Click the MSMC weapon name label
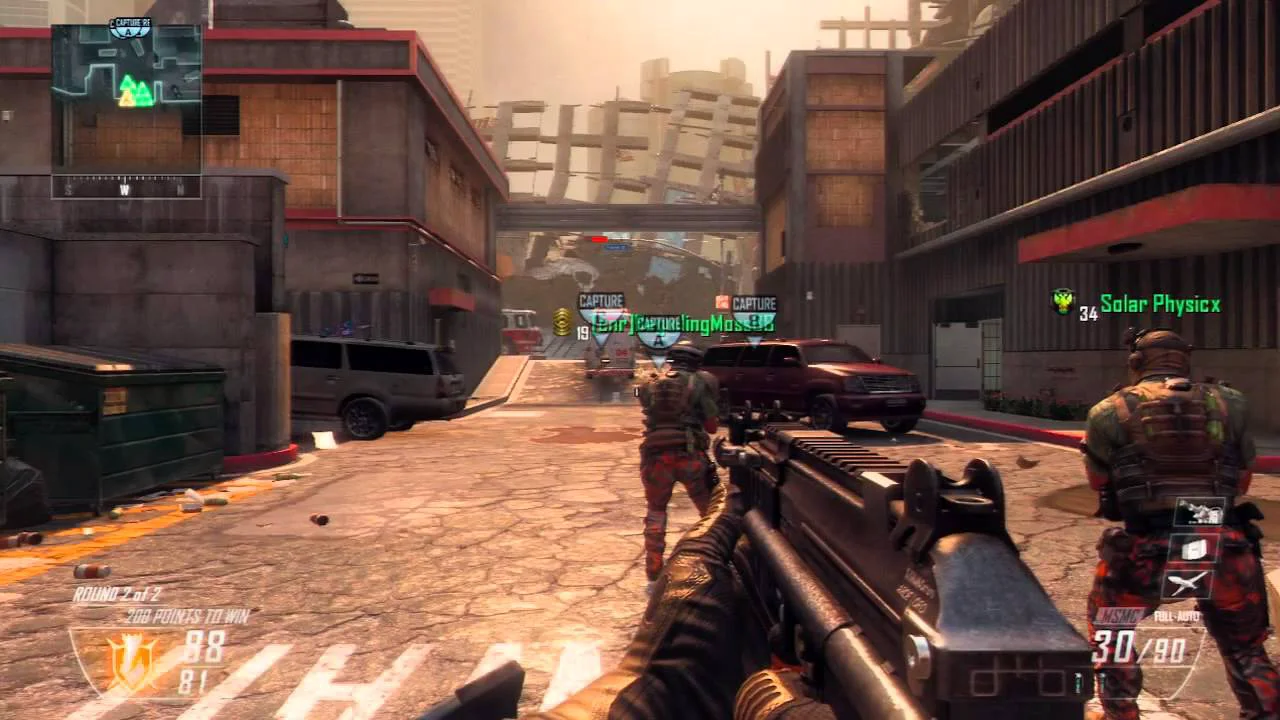1280x720 pixels. pyautogui.click(x=1116, y=616)
